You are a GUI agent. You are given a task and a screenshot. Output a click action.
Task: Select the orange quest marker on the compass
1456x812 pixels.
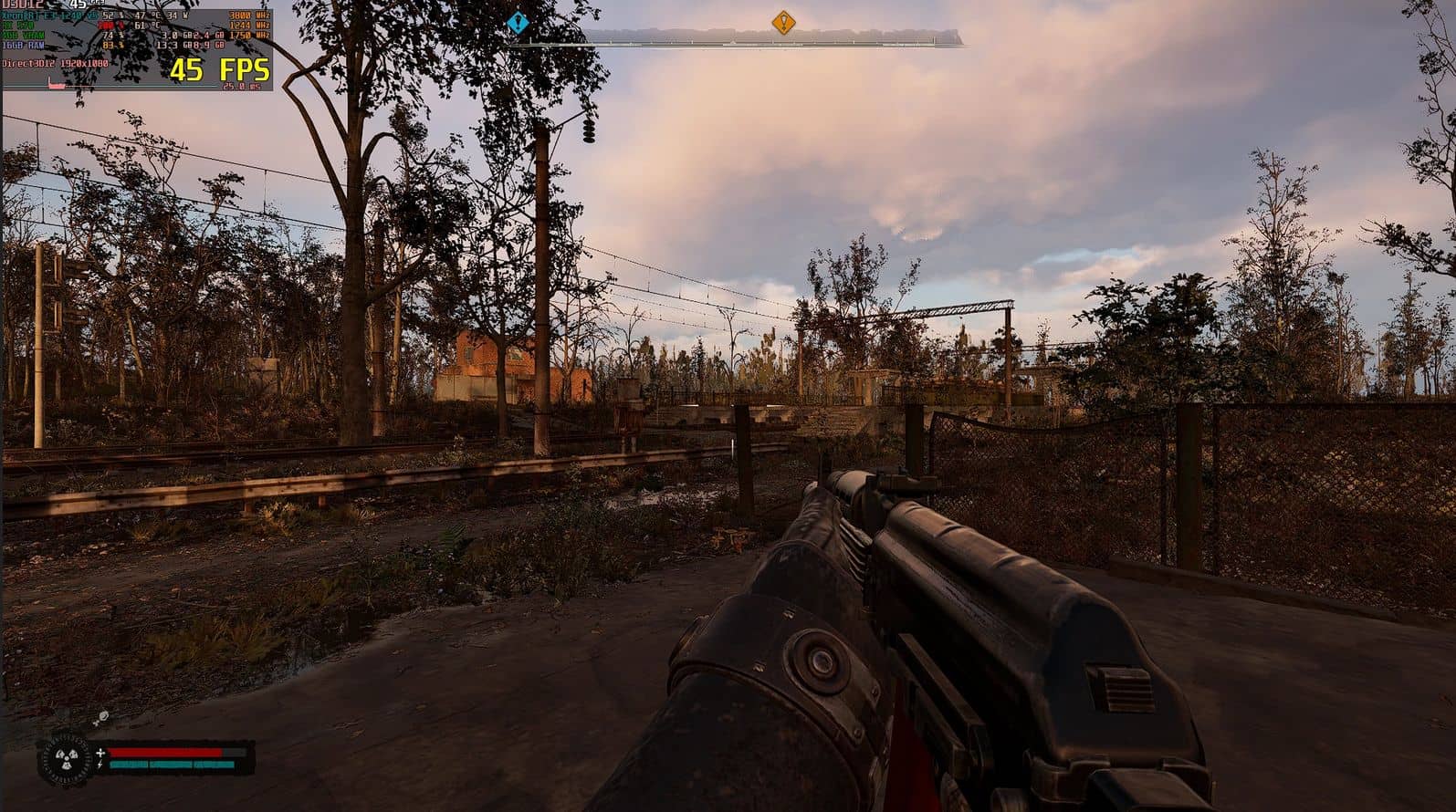pos(783,22)
